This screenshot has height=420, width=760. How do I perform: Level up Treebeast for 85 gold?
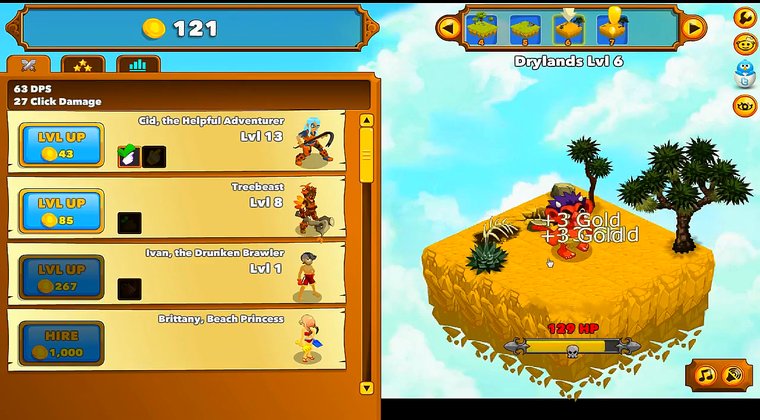click(62, 210)
